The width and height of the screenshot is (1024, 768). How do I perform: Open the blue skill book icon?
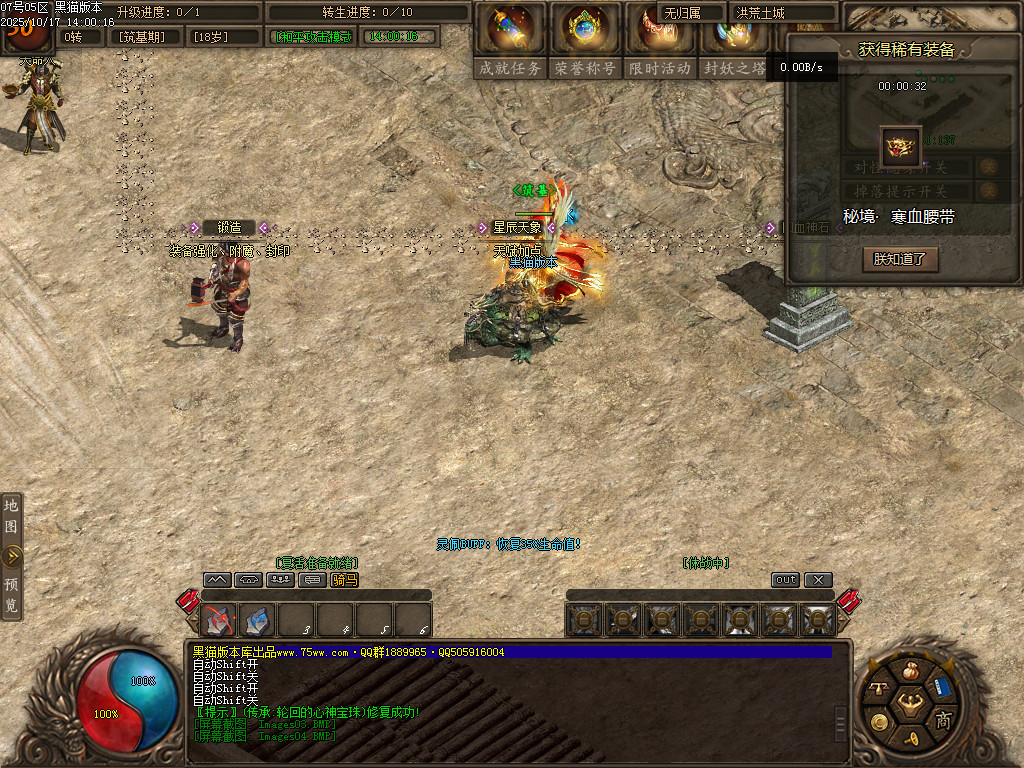tap(942, 686)
